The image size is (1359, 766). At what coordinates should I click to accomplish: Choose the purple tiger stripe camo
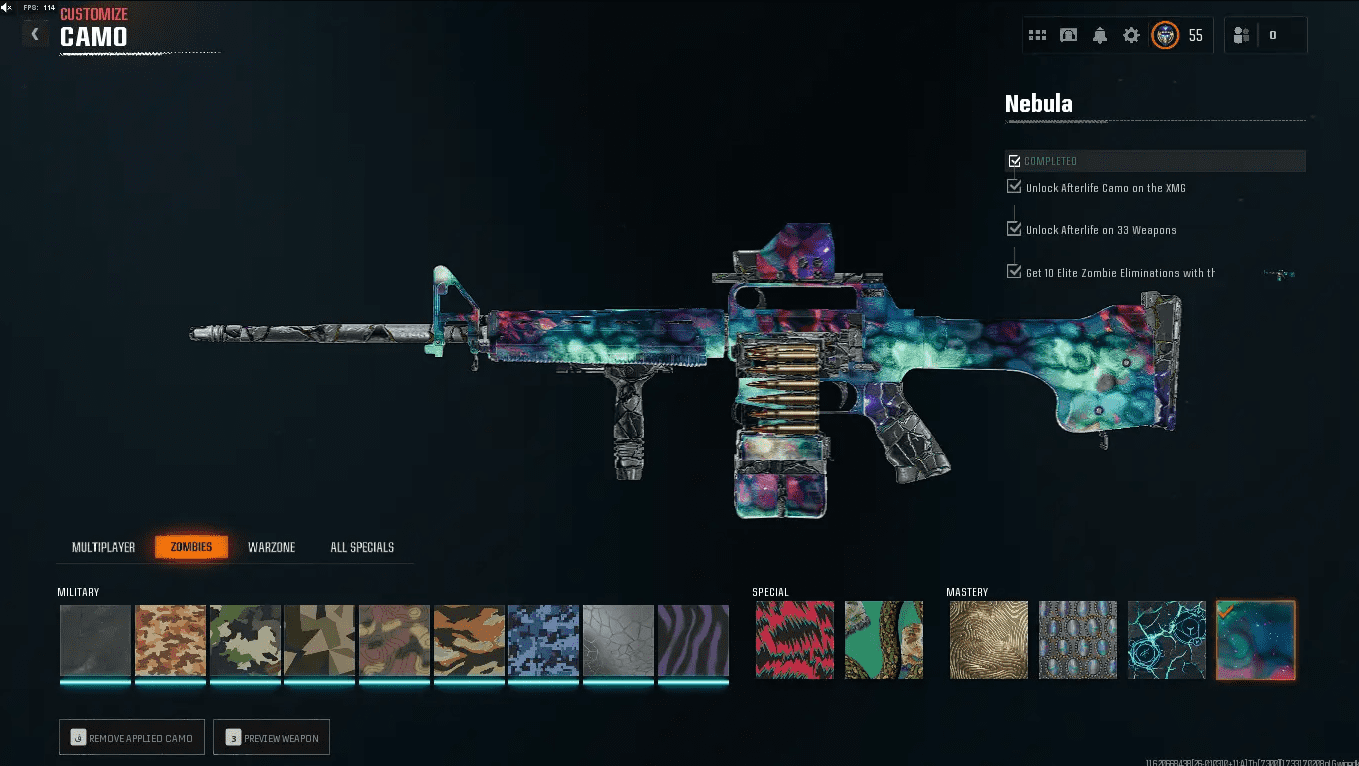693,640
